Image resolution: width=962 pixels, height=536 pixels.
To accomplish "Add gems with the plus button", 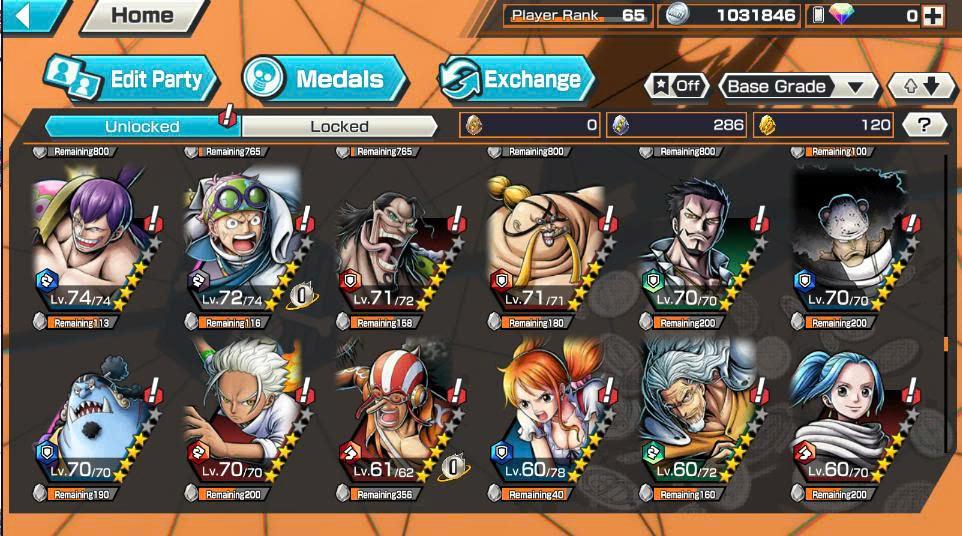I will [x=933, y=16].
